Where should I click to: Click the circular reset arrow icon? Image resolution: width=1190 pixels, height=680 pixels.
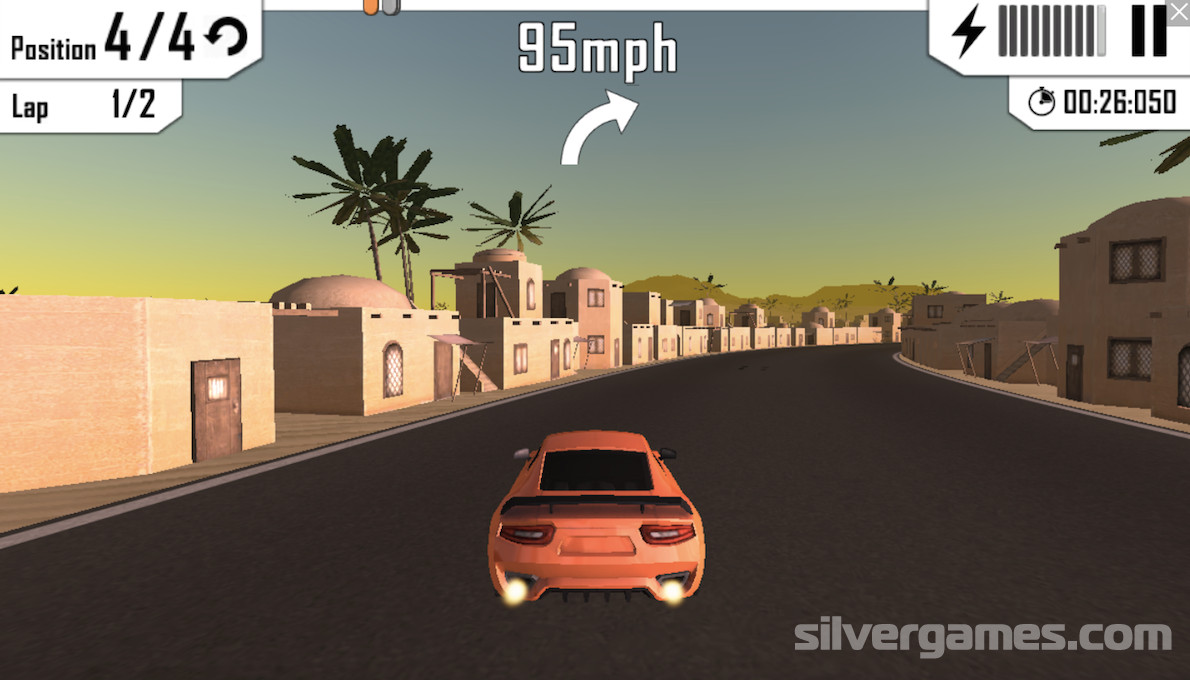coord(226,39)
